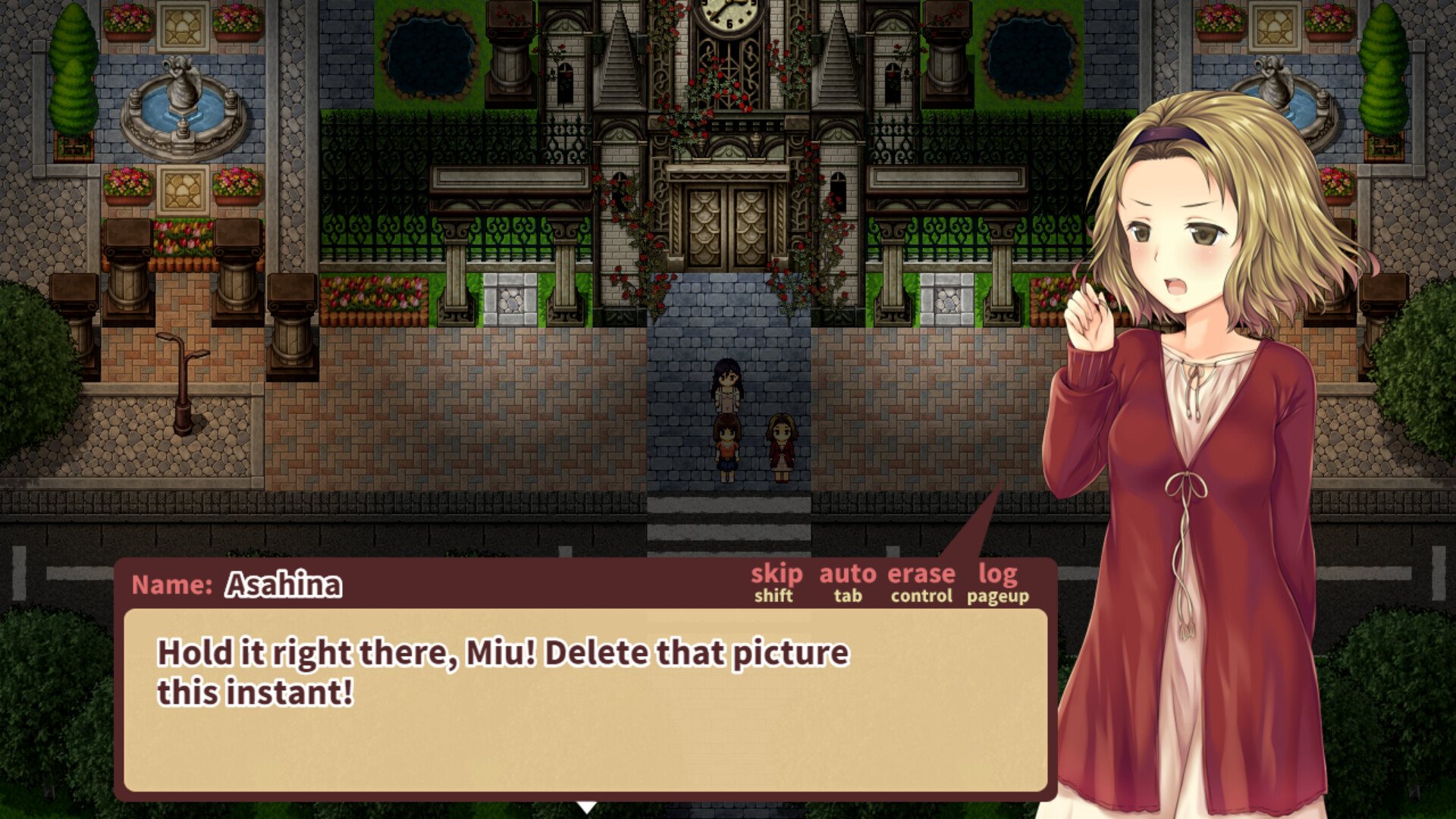Select the mansion's wooden double doors
The image size is (1456, 819).
coord(729,227)
